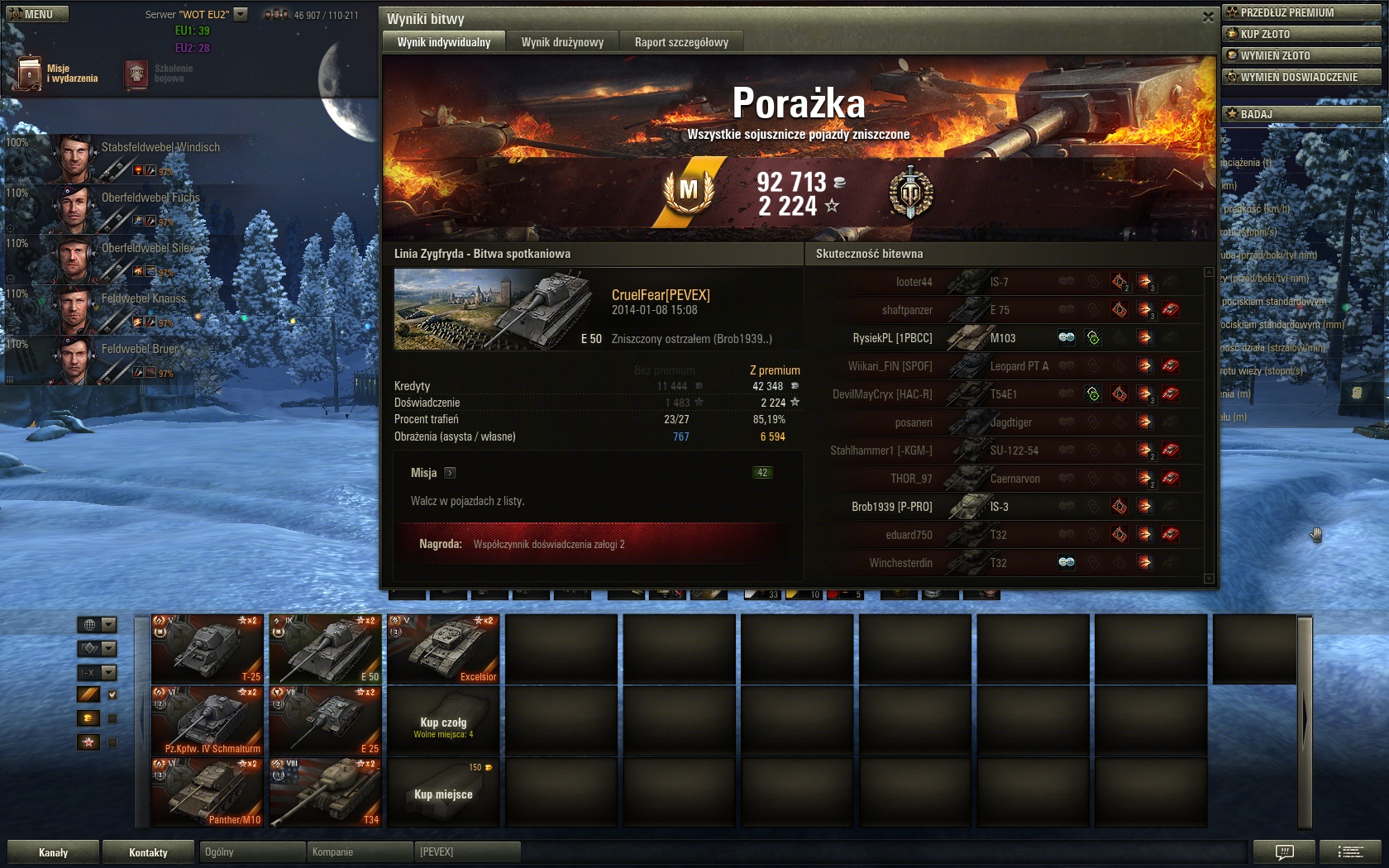Show the Kontakty contacts list
The width and height of the screenshot is (1389, 868).
(149, 852)
